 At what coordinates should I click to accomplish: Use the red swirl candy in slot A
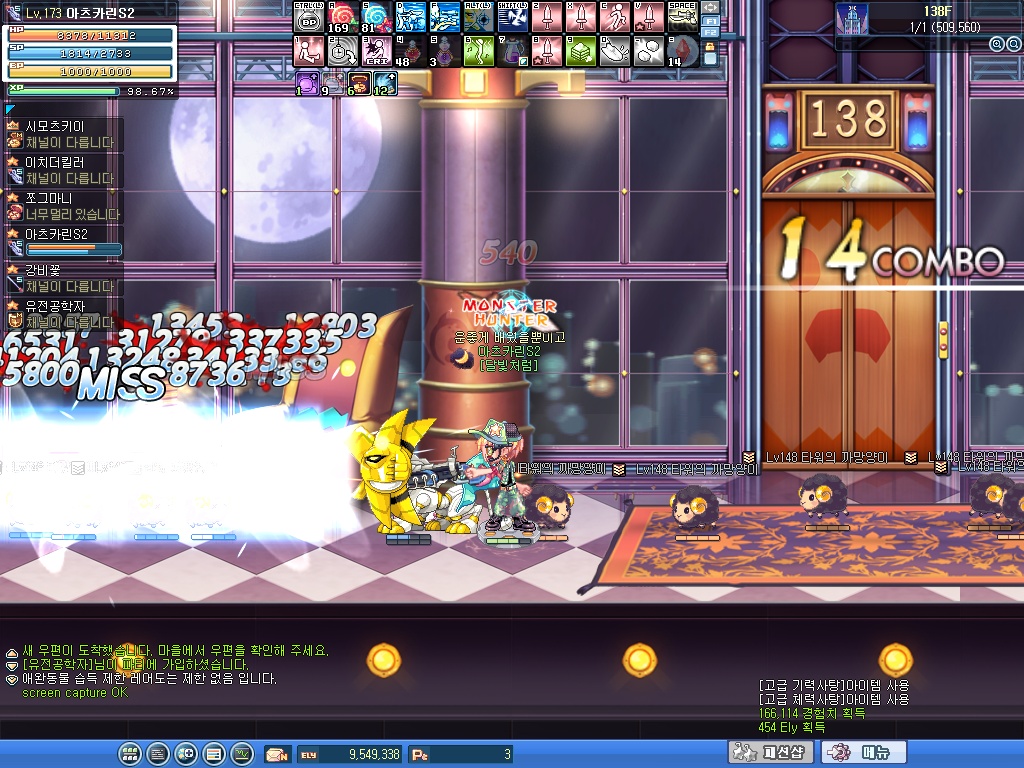pos(343,17)
